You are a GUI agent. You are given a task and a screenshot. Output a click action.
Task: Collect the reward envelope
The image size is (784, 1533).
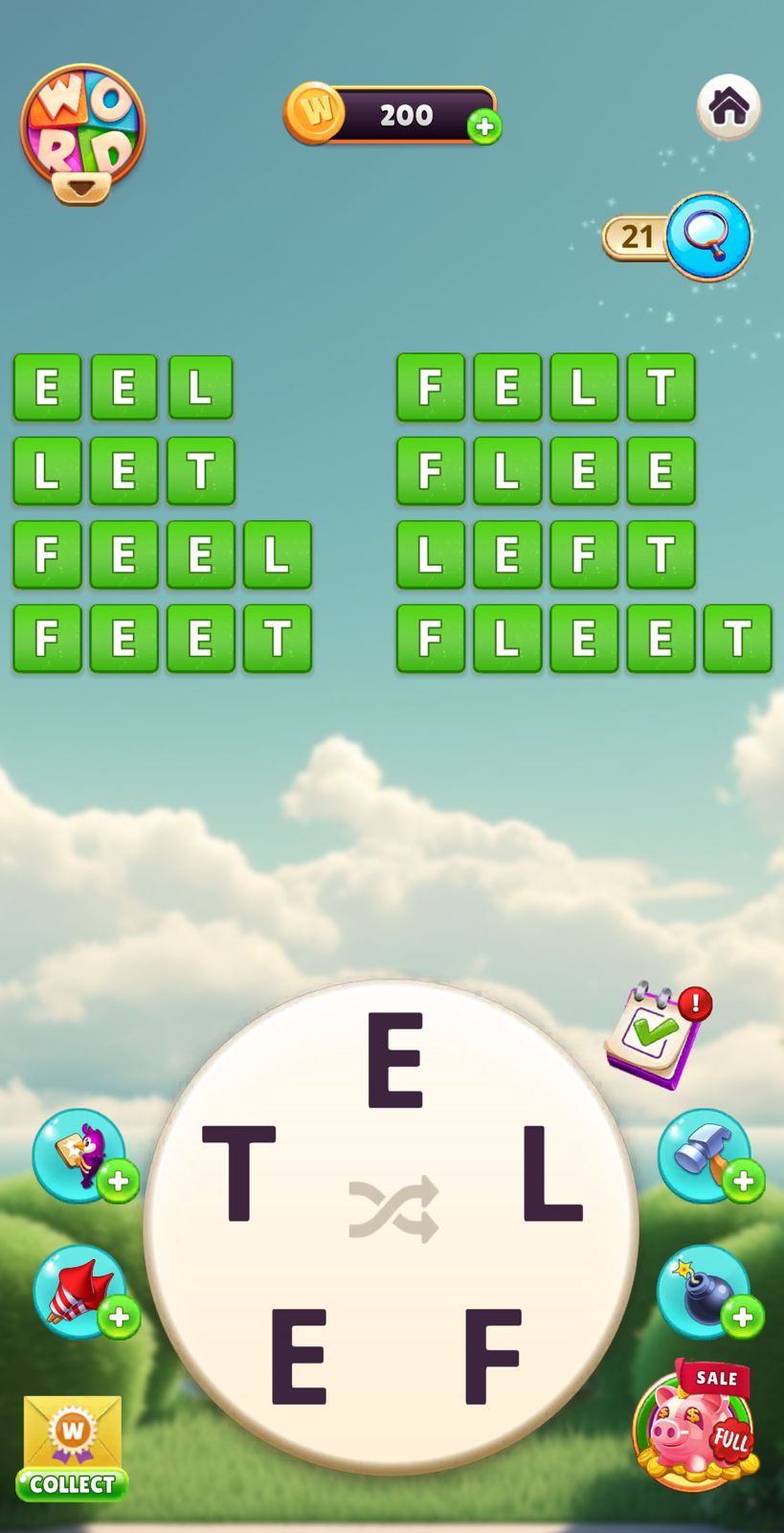click(x=72, y=1448)
